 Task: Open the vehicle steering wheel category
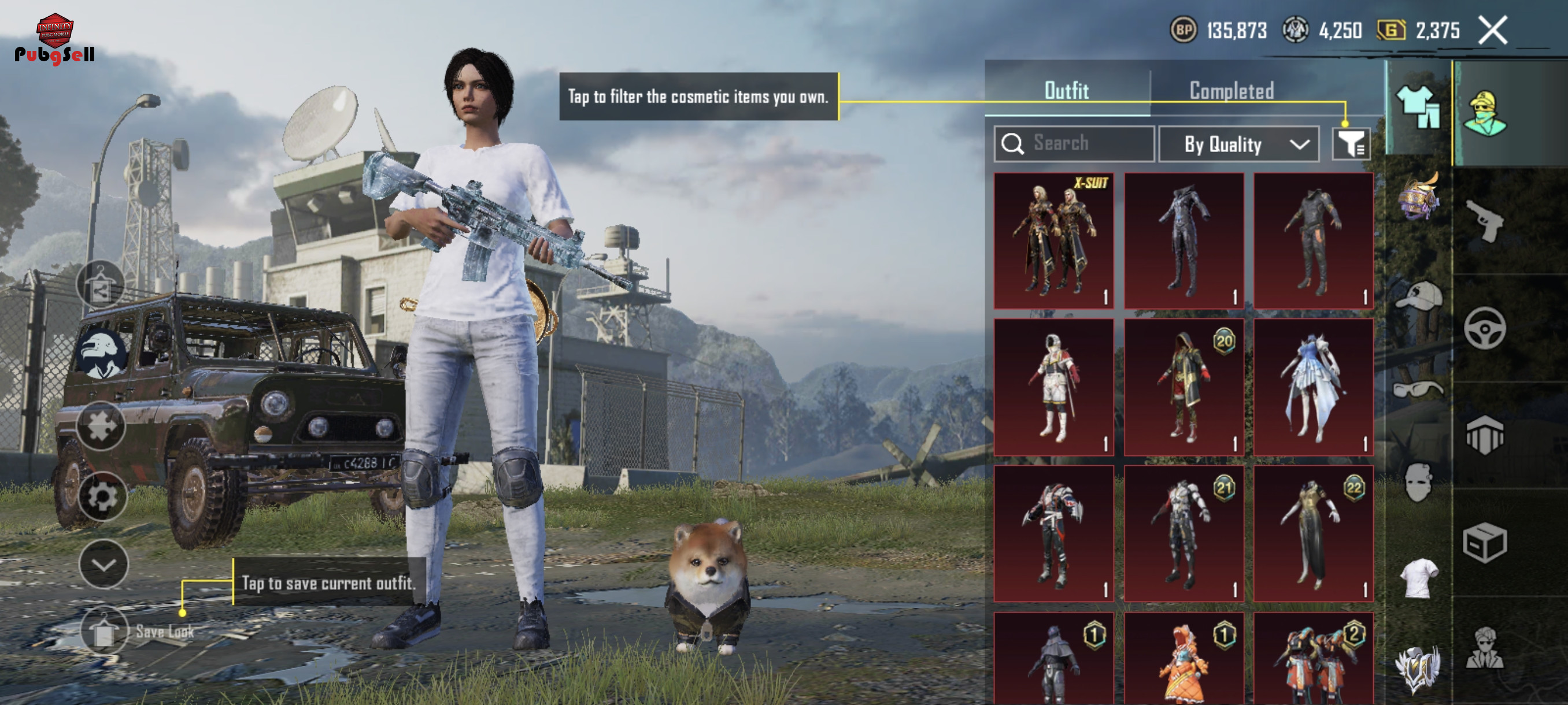(1484, 328)
